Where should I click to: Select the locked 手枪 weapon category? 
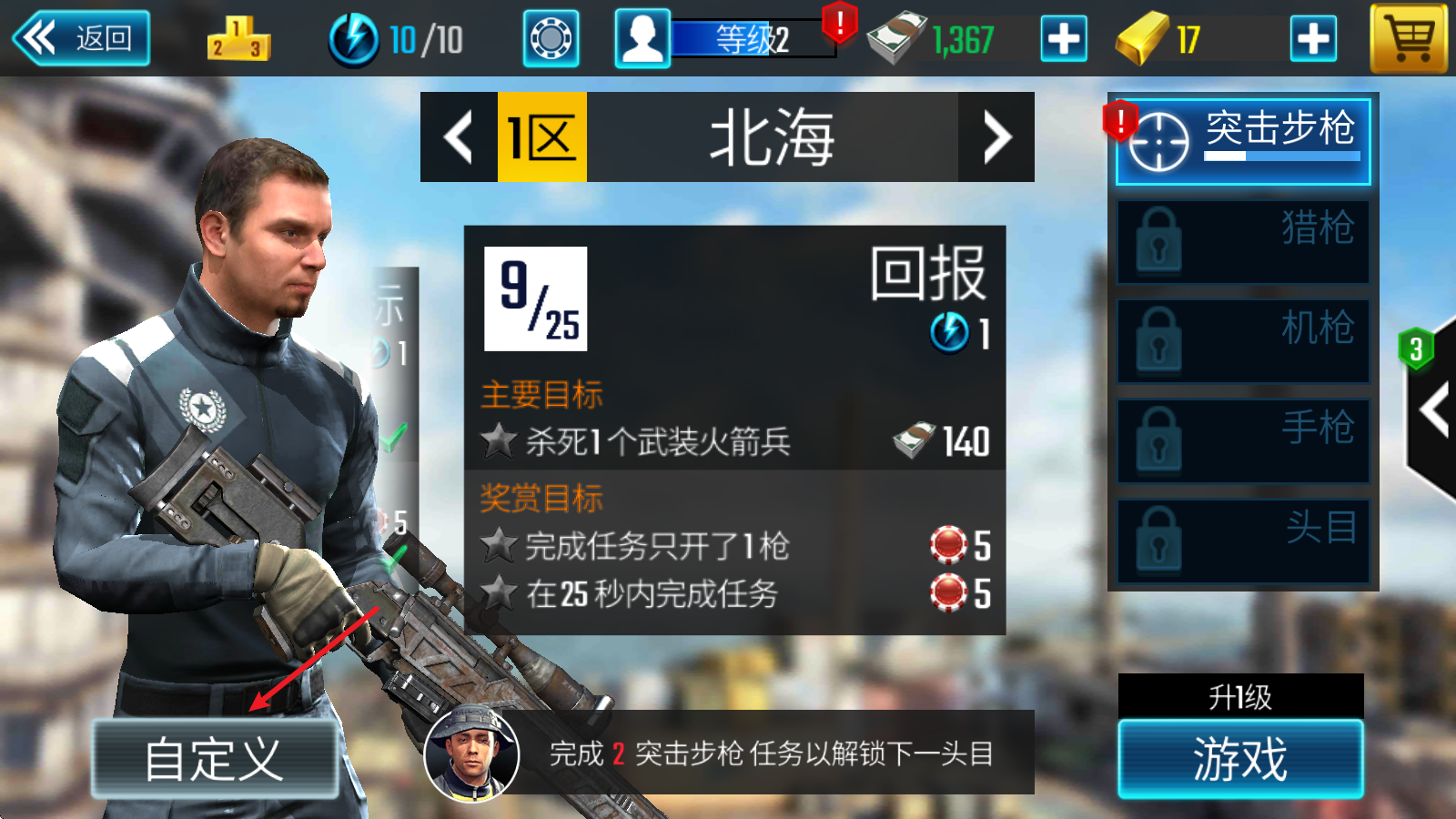click(1242, 439)
